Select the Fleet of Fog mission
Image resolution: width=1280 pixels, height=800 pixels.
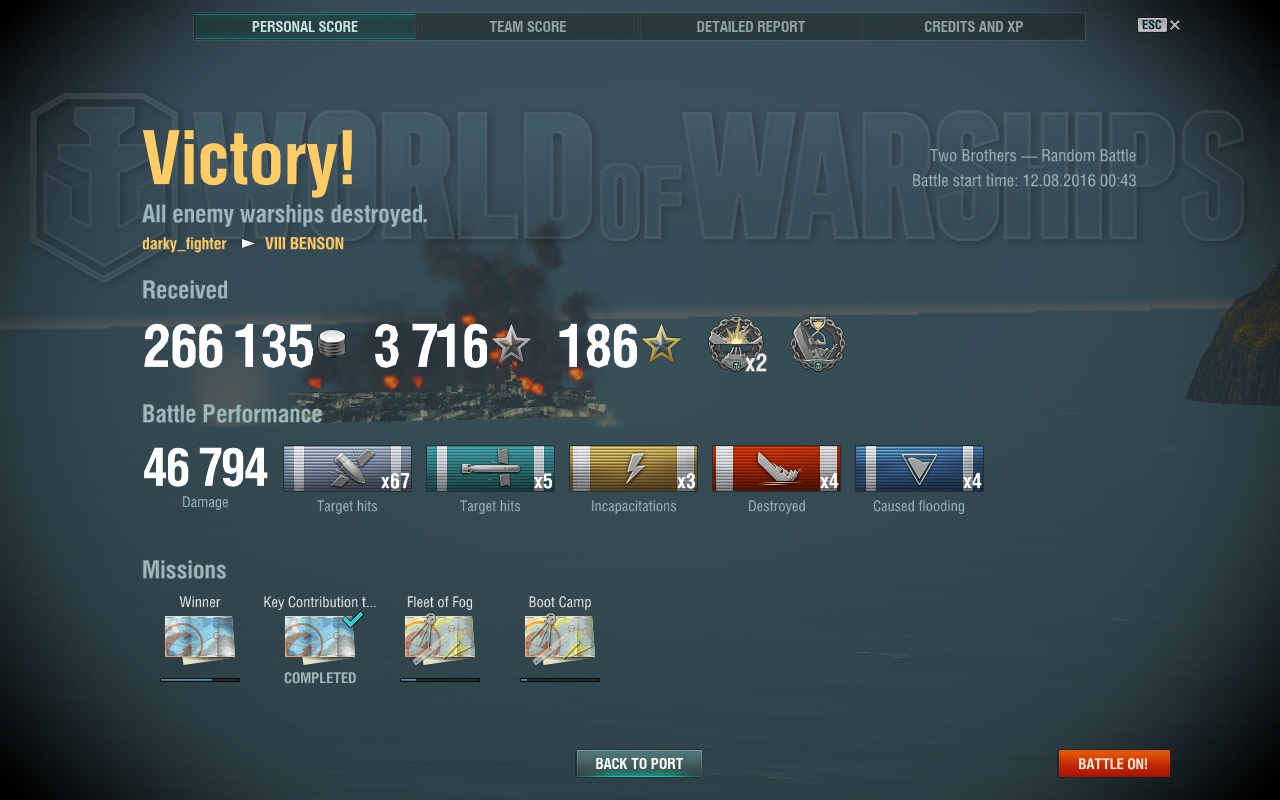pyautogui.click(x=440, y=637)
